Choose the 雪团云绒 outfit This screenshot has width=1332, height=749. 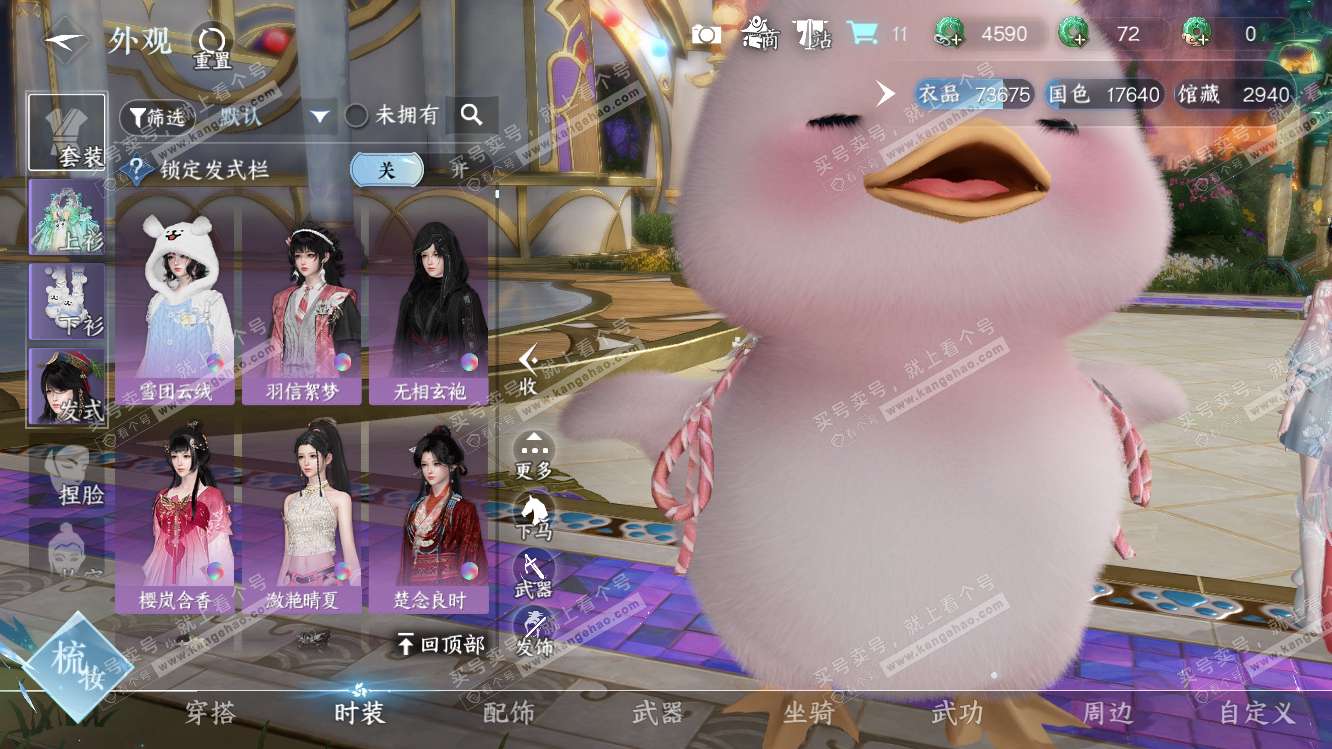(176, 305)
